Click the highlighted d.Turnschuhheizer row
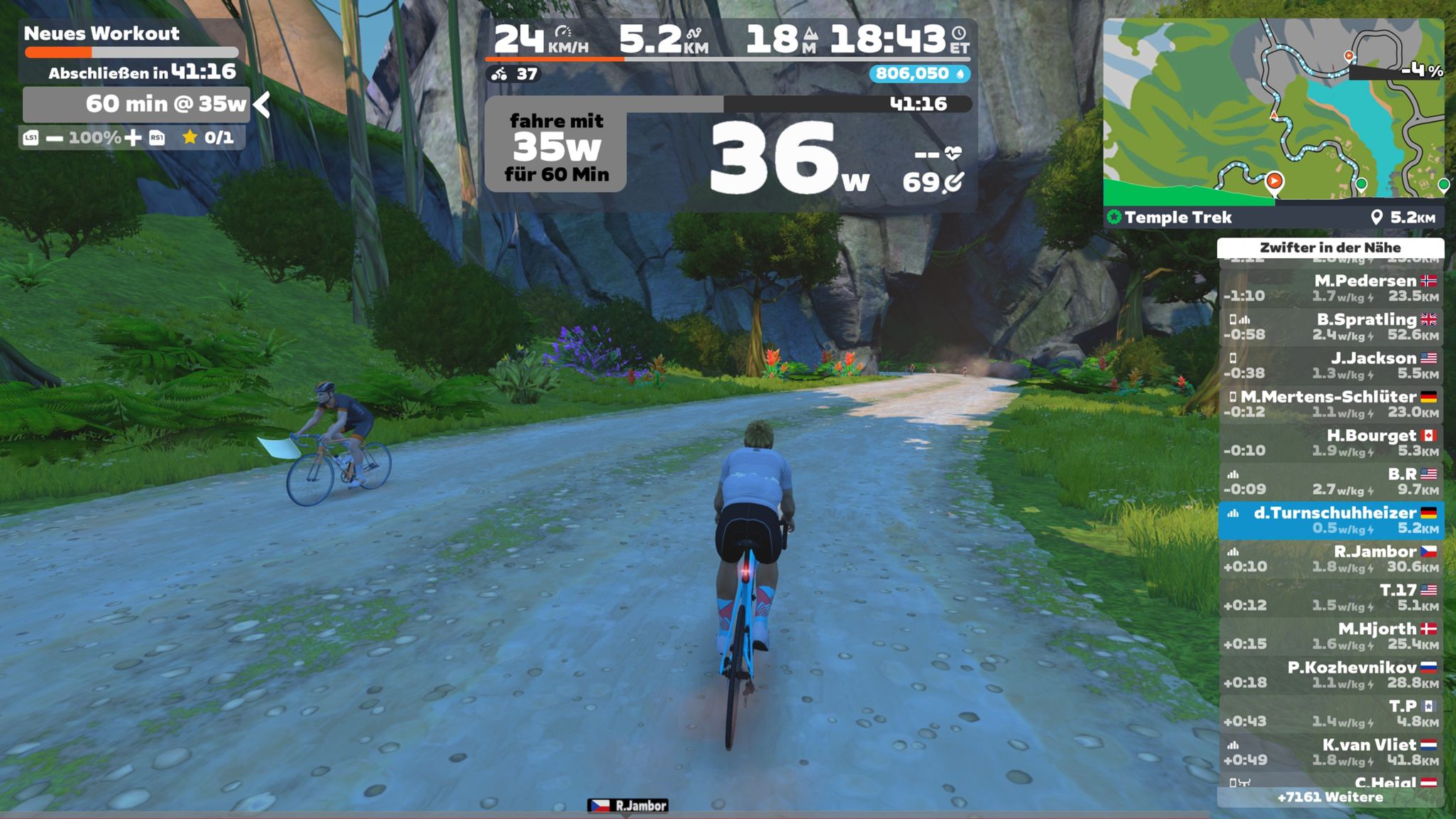 tap(1331, 520)
